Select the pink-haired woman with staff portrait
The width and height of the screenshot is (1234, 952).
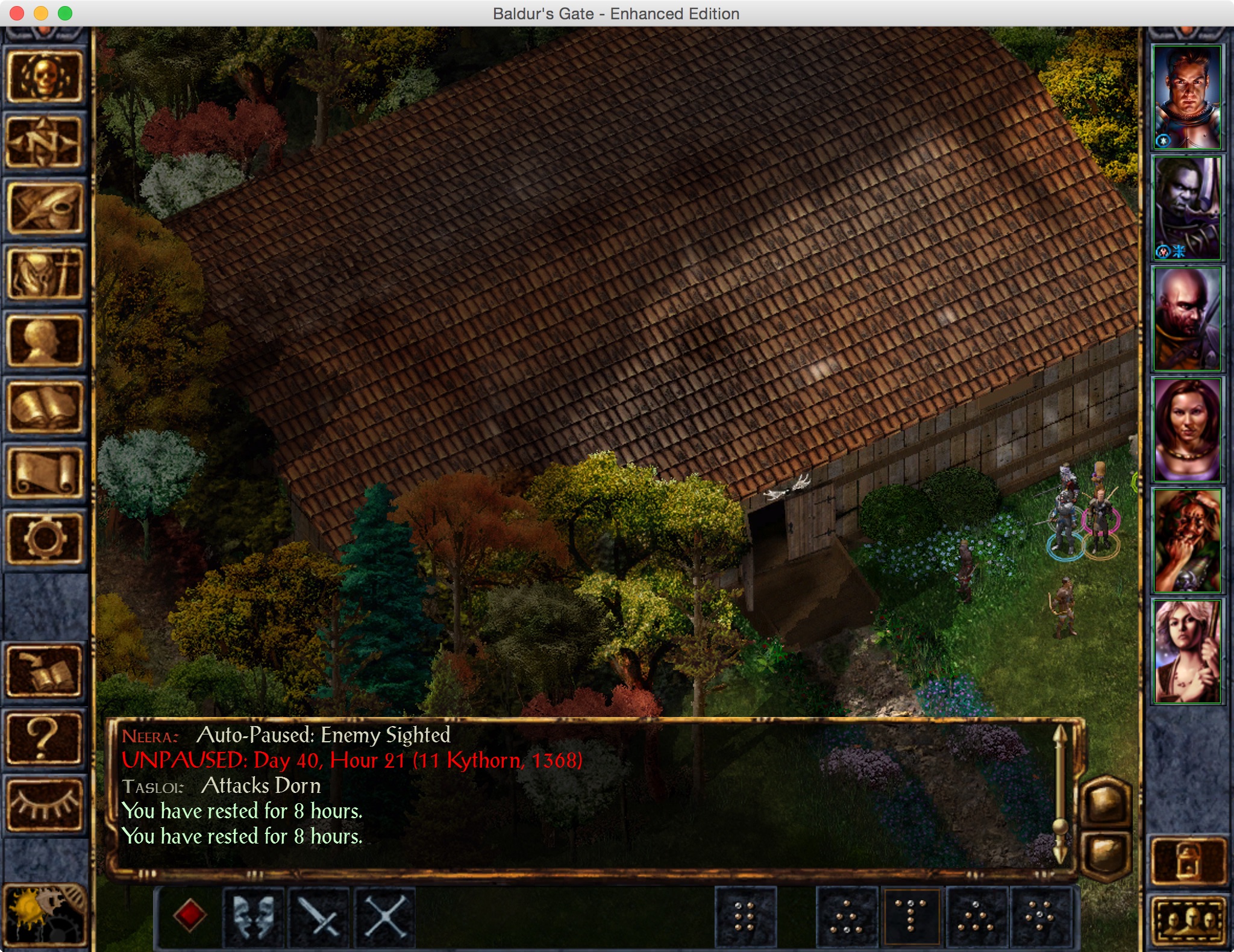pos(1186,651)
